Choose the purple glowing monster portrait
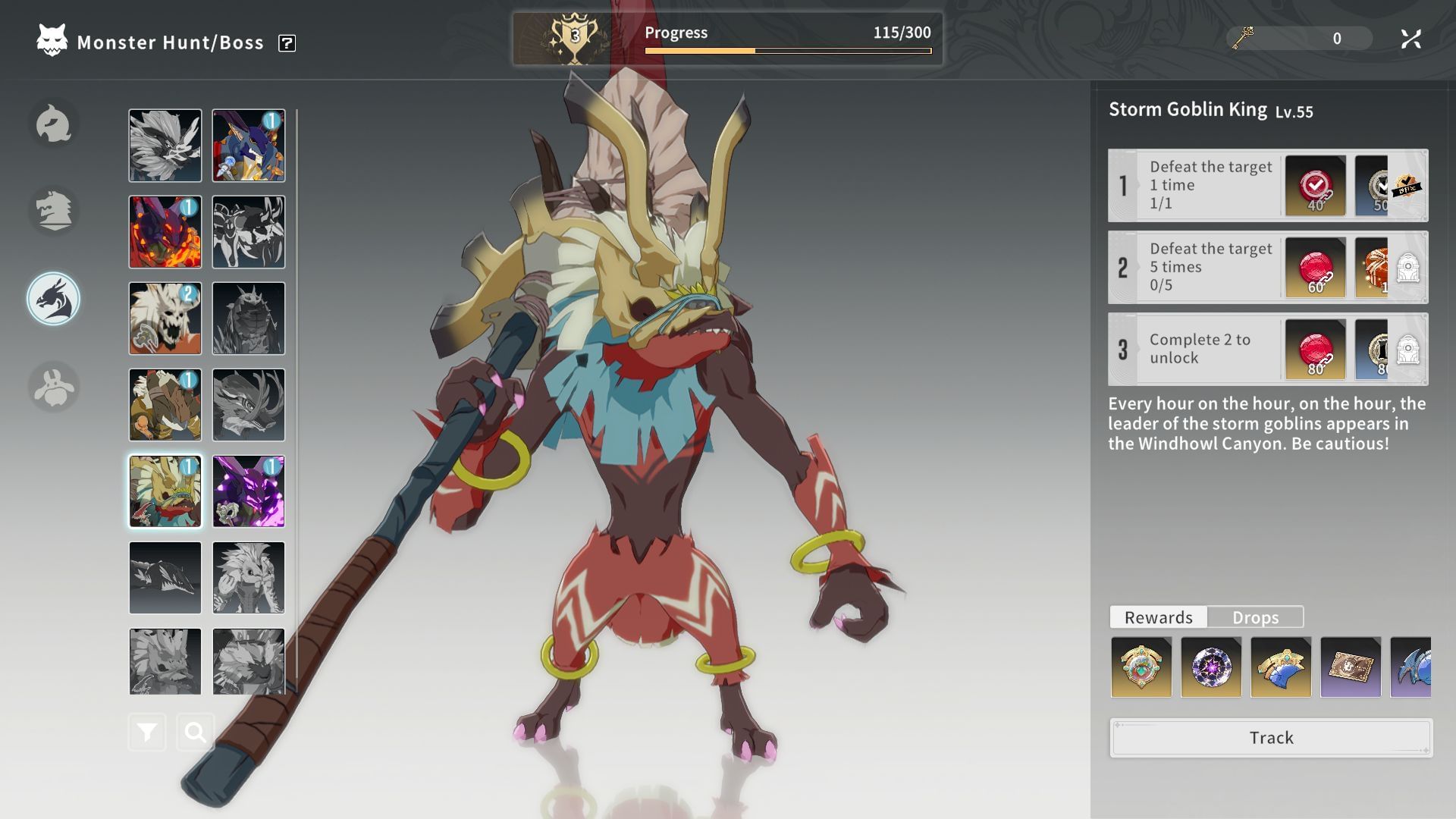 coord(249,491)
